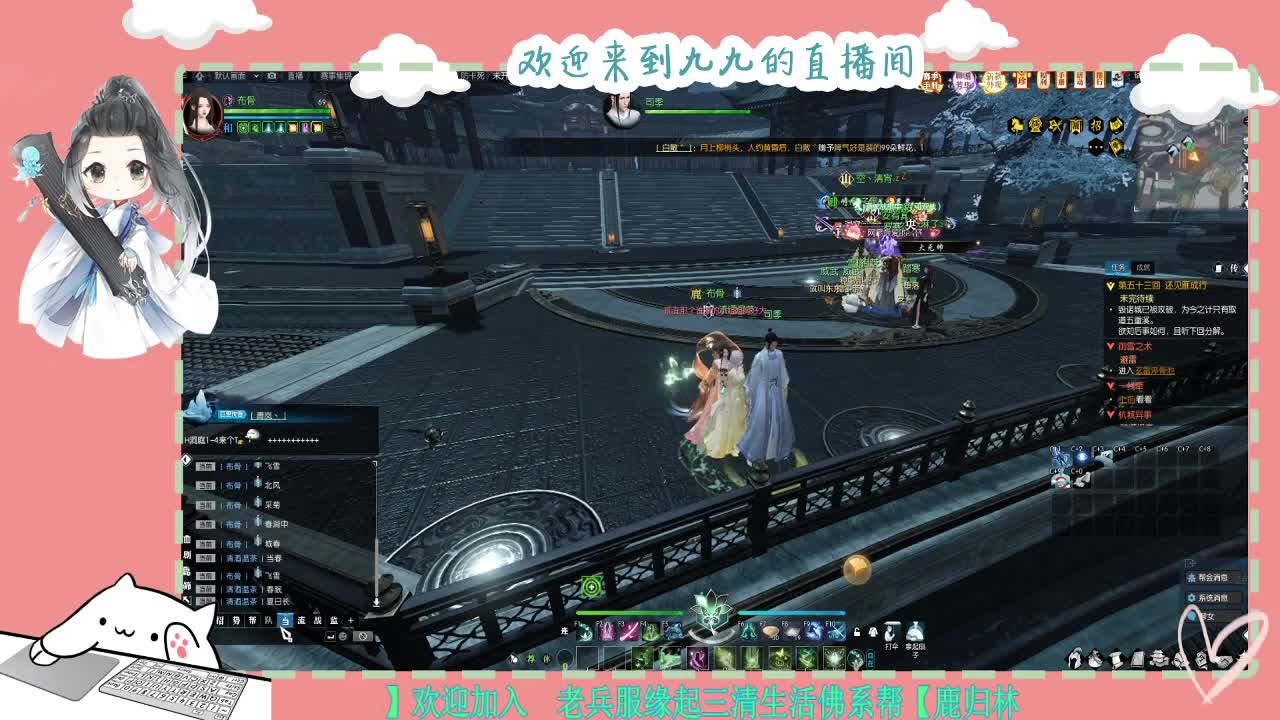Collapse the 伽雷之木 quest entry
The height and width of the screenshot is (720, 1280).
coord(1111,347)
